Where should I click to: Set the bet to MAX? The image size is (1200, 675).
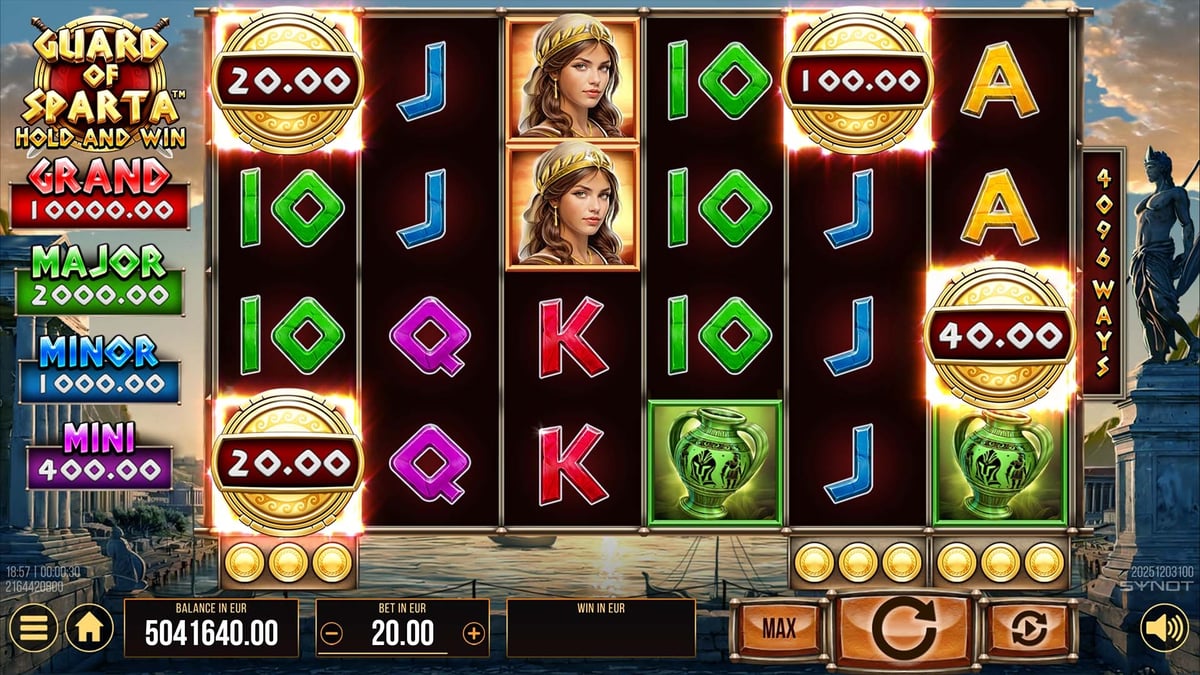coord(779,628)
